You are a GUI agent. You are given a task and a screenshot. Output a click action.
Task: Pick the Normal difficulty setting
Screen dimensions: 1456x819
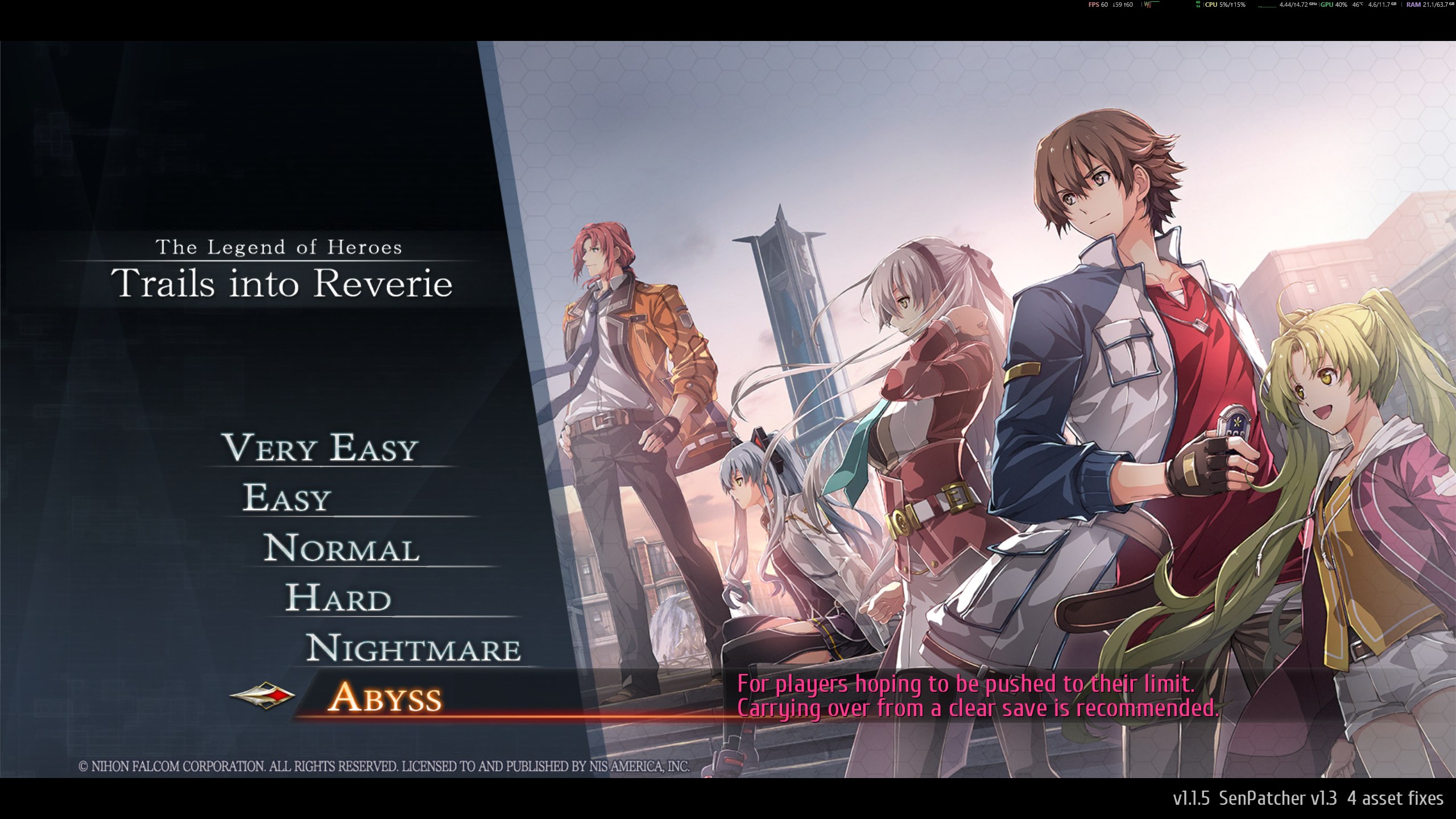click(341, 548)
